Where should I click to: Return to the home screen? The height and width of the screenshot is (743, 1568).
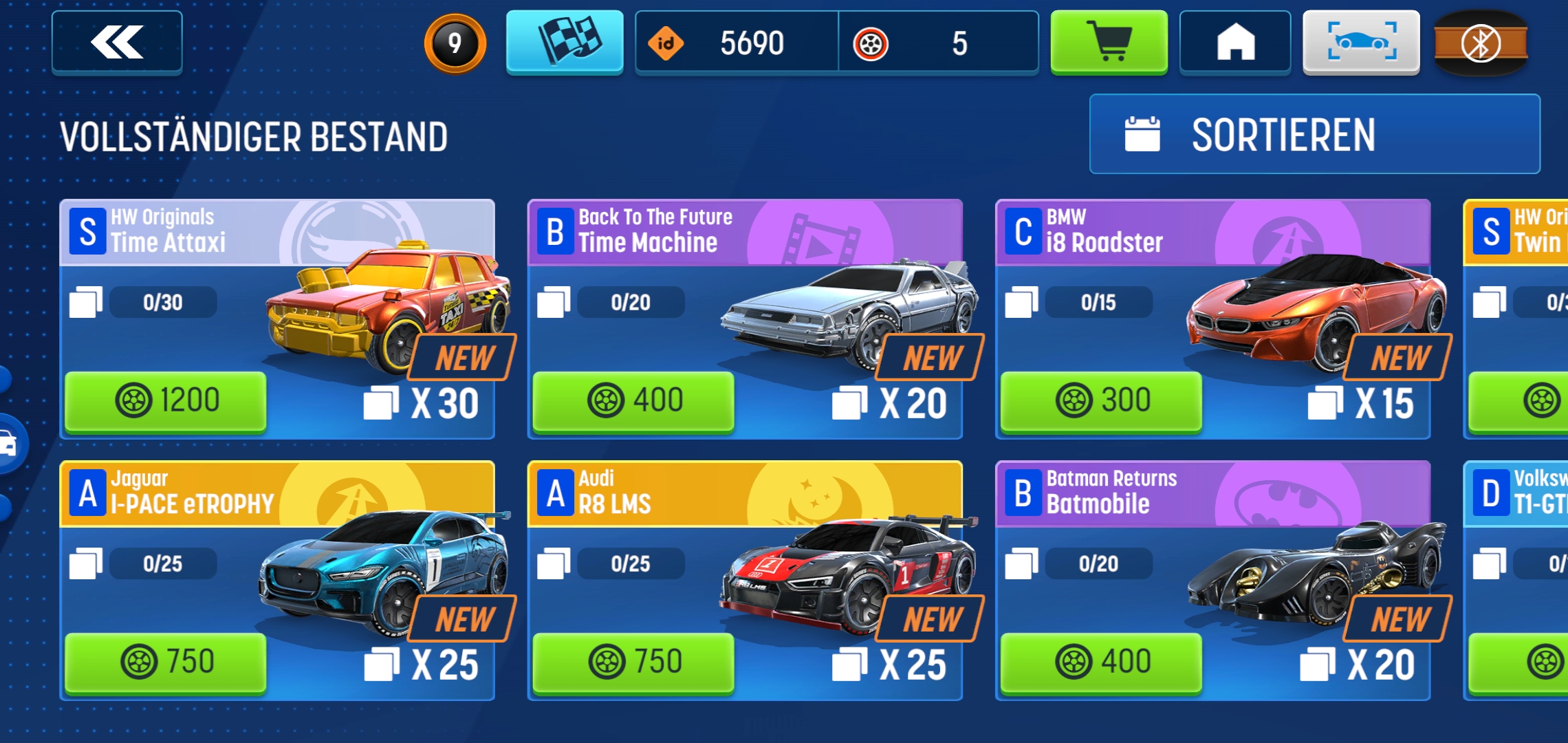click(1235, 42)
